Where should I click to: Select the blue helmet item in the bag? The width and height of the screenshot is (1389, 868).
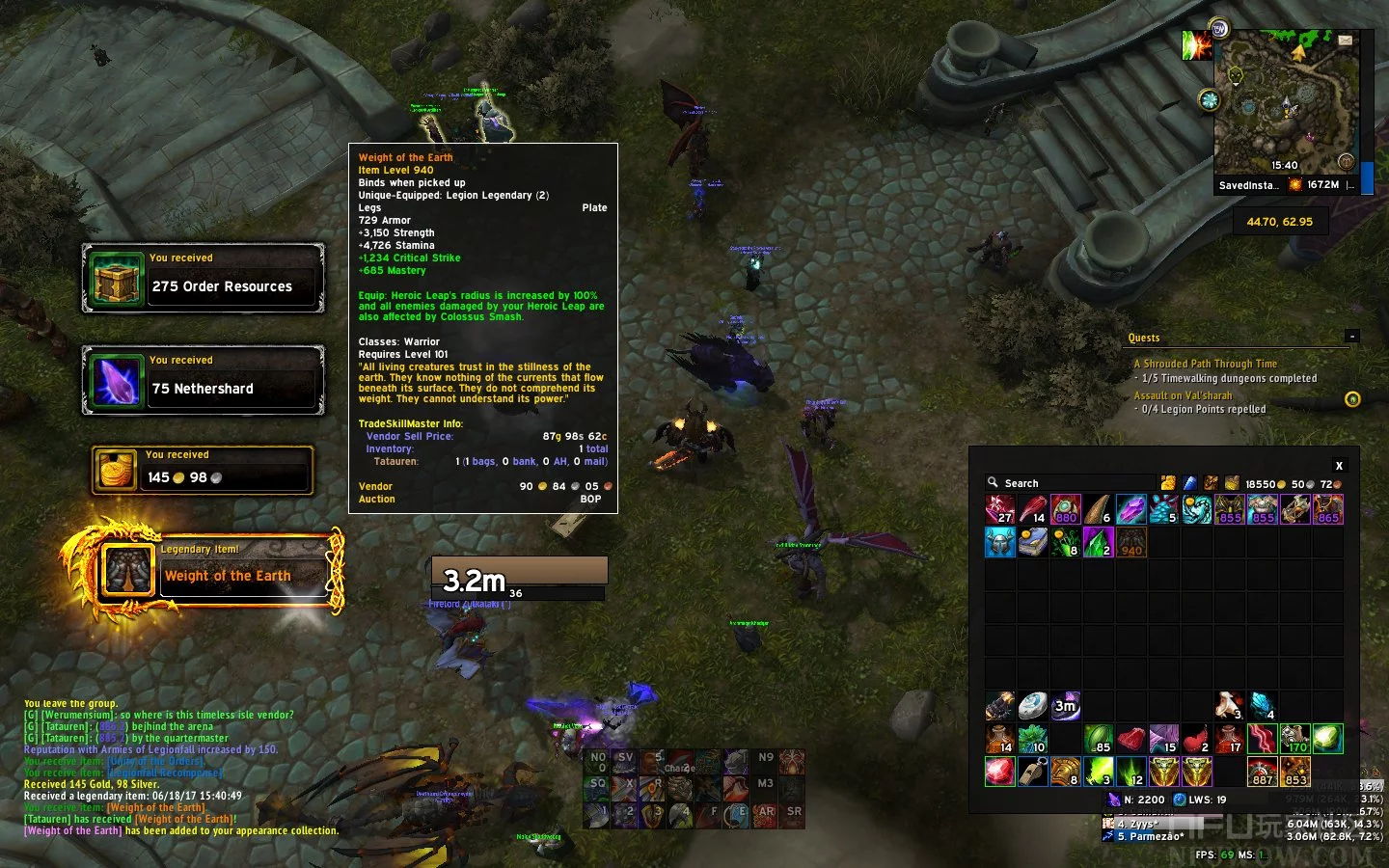(x=999, y=542)
